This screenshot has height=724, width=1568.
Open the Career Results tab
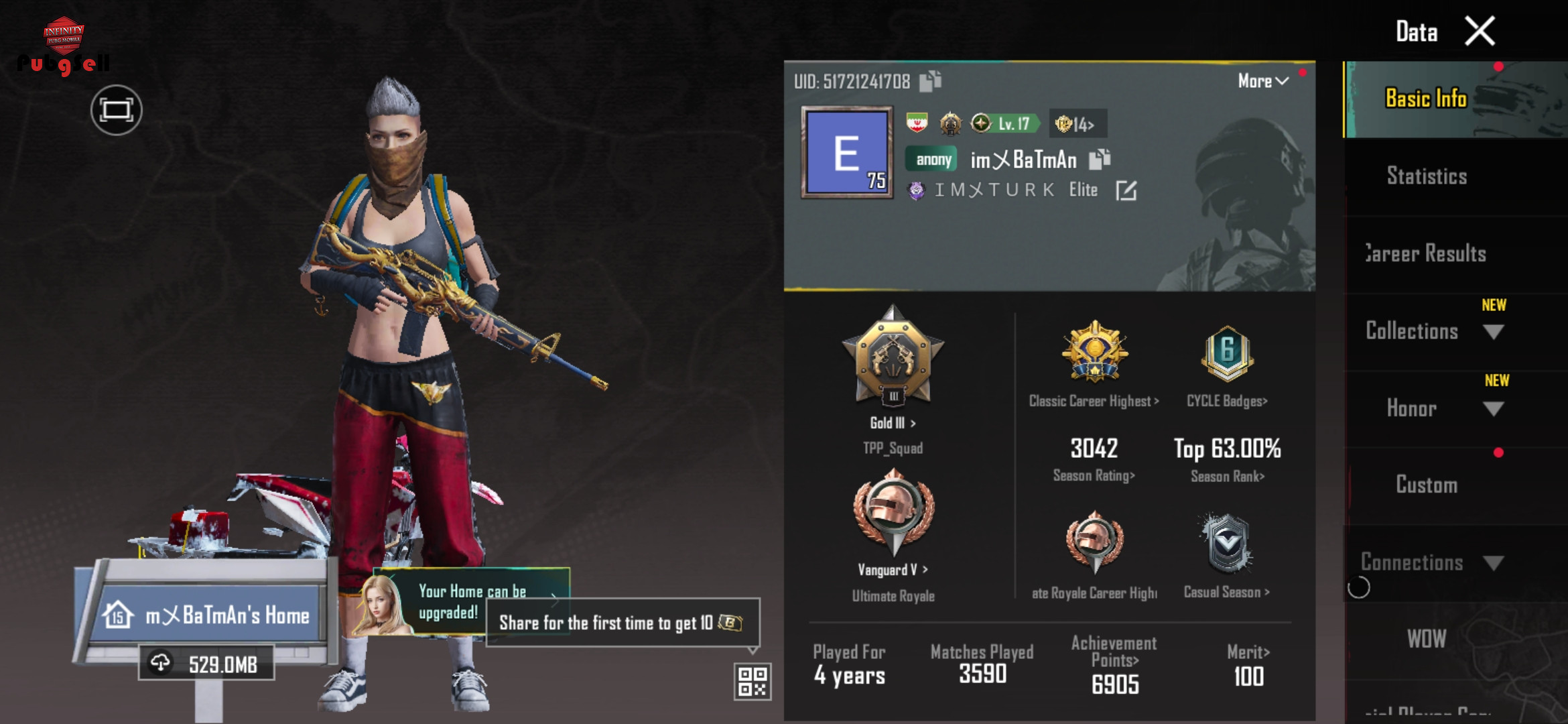(1427, 253)
